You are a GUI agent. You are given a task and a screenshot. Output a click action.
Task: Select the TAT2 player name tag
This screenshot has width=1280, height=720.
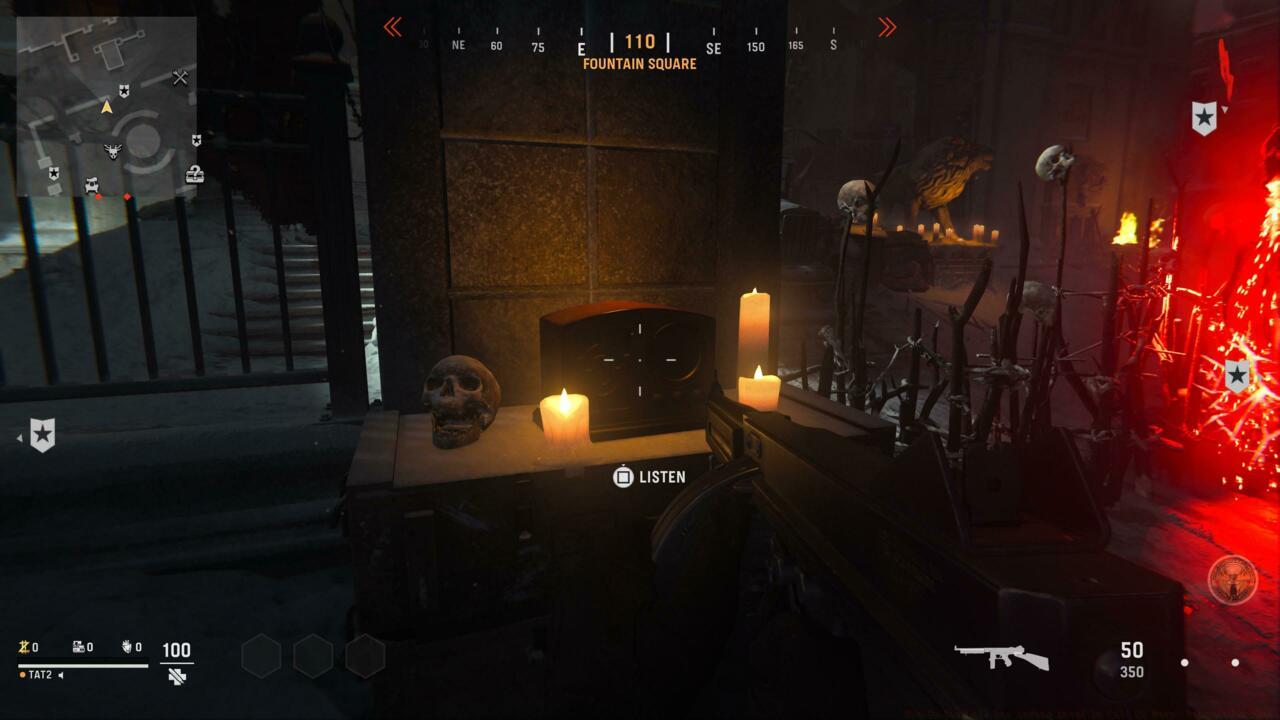click(40, 675)
